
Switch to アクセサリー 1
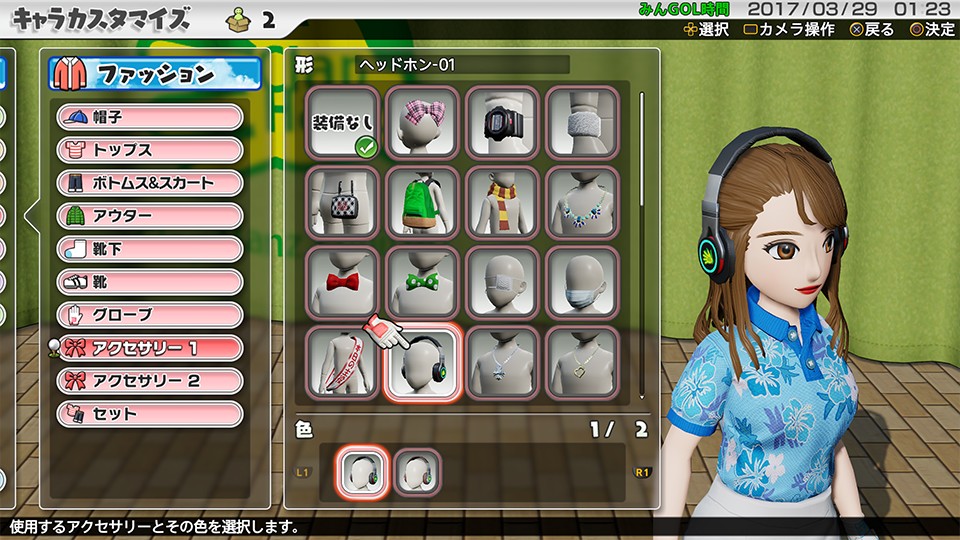[150, 348]
